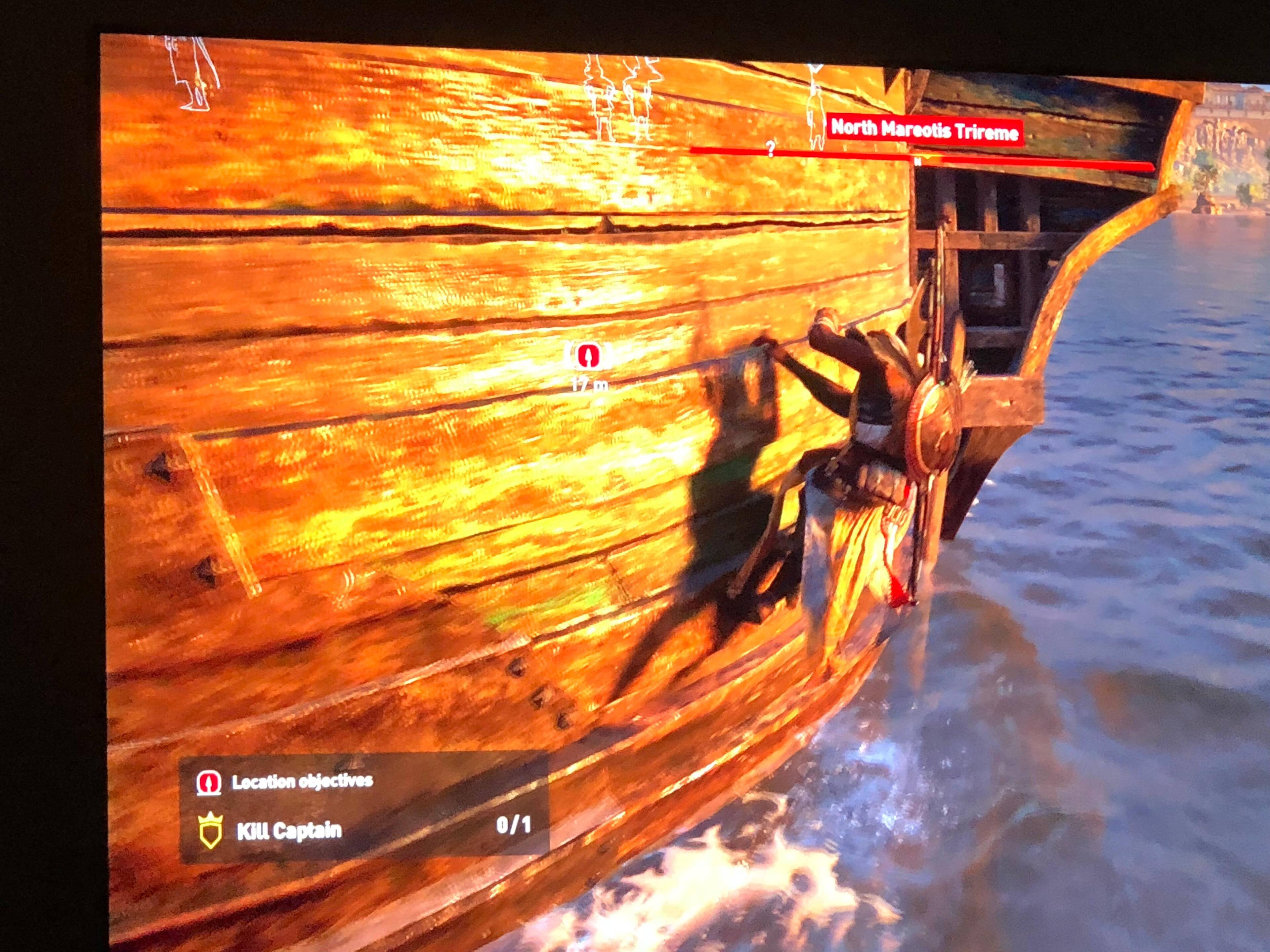
Task: Click the red objective marker at 17 m
Action: [588, 356]
